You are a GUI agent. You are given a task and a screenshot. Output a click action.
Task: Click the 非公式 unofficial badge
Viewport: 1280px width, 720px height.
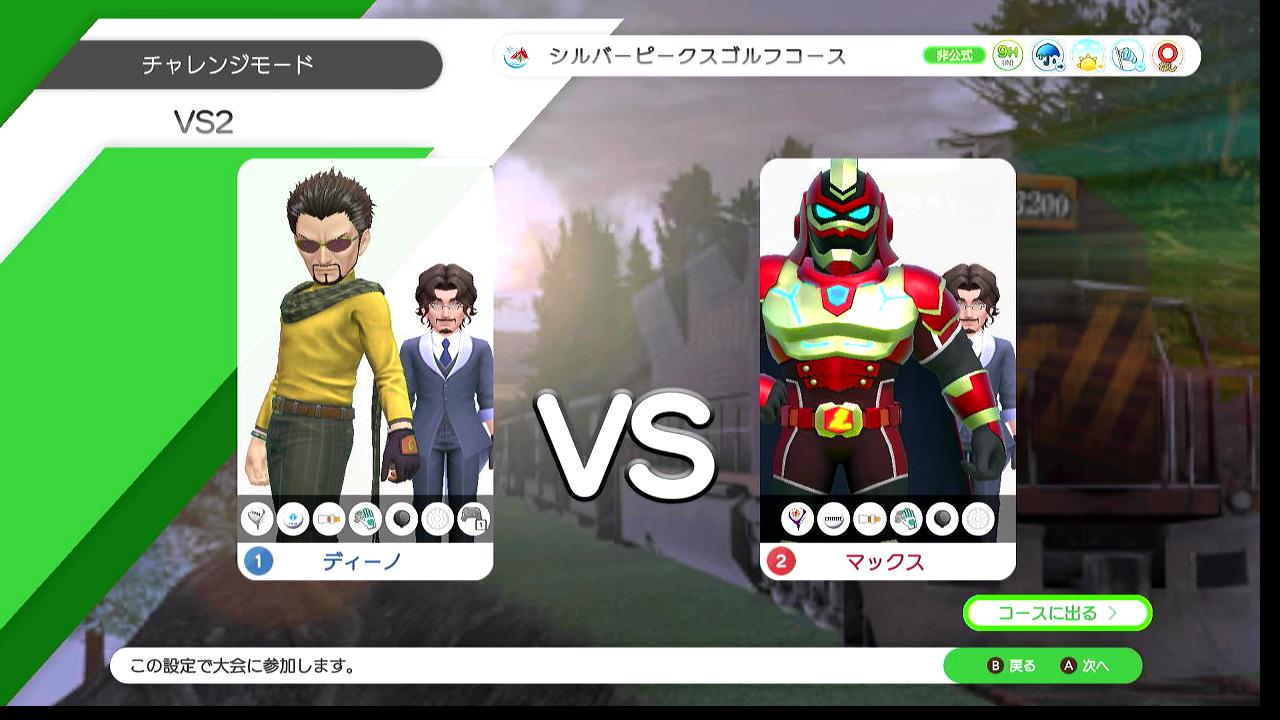953,56
